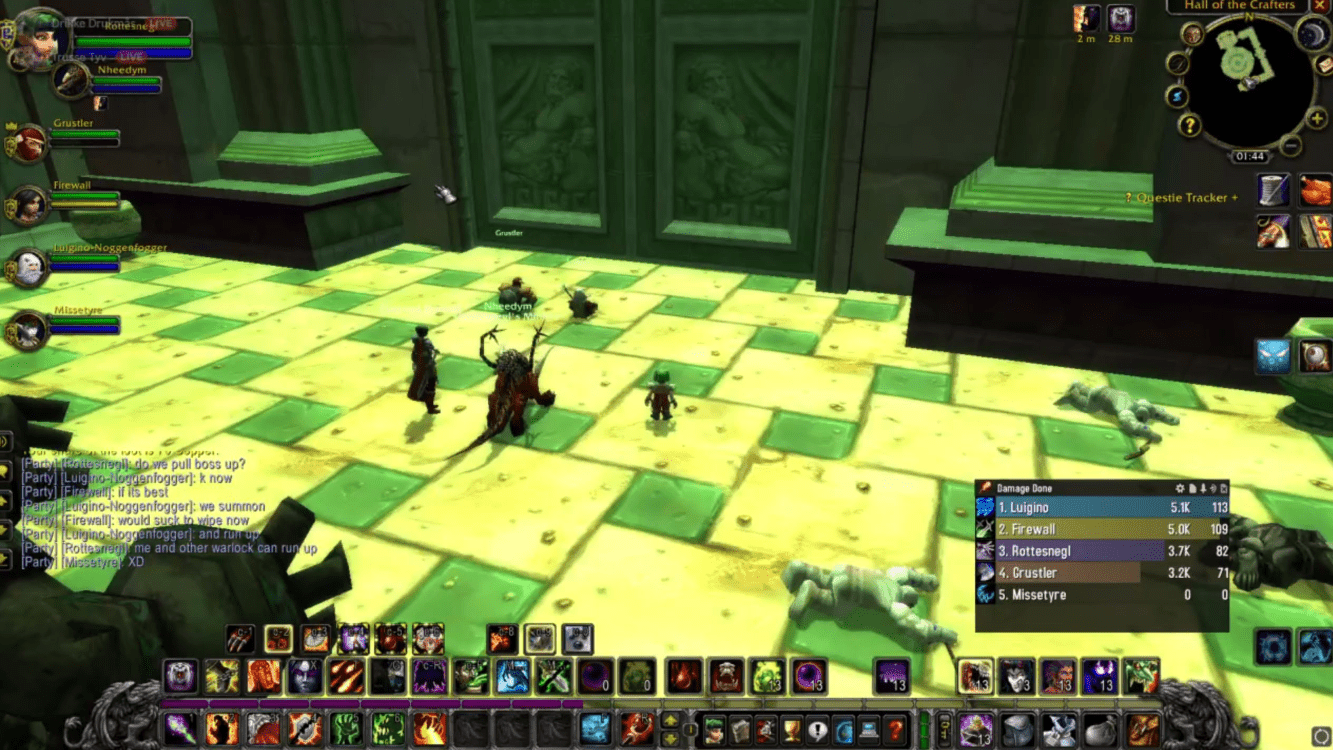
Task: Use the roasted meat food item button
Action: [x=1315, y=189]
